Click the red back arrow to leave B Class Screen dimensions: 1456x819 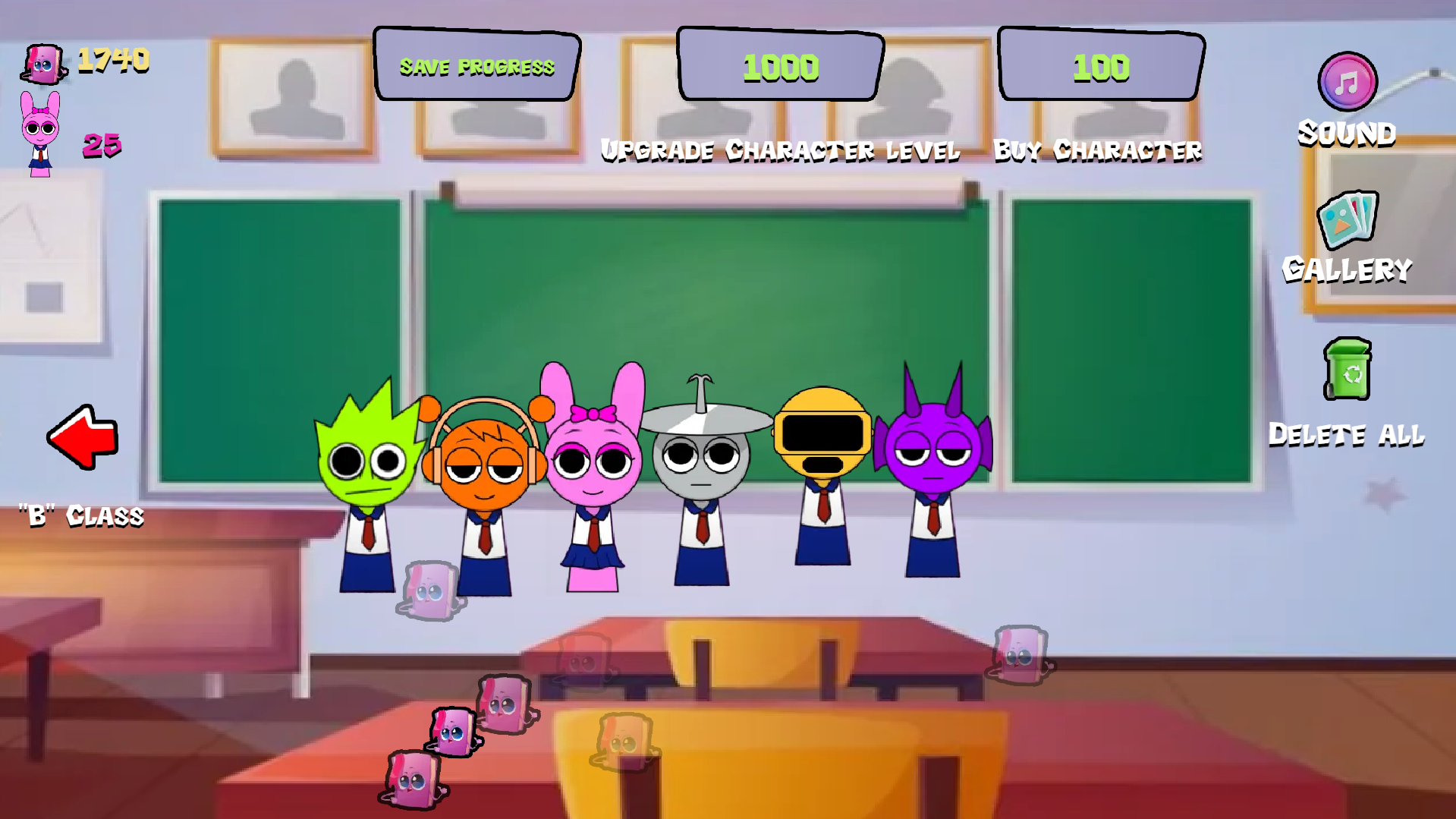[83, 436]
